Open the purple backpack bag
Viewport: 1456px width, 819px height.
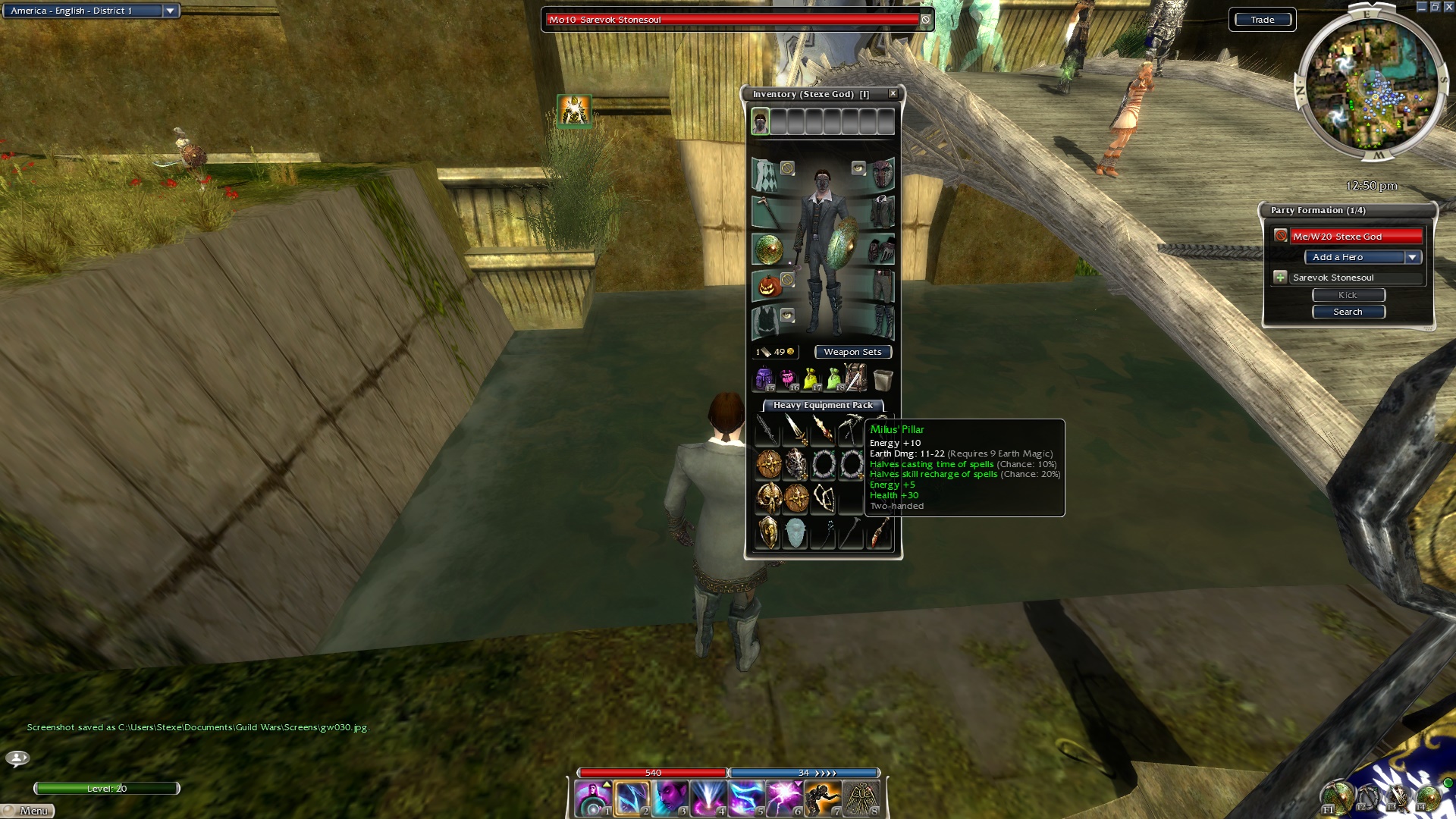tap(764, 378)
